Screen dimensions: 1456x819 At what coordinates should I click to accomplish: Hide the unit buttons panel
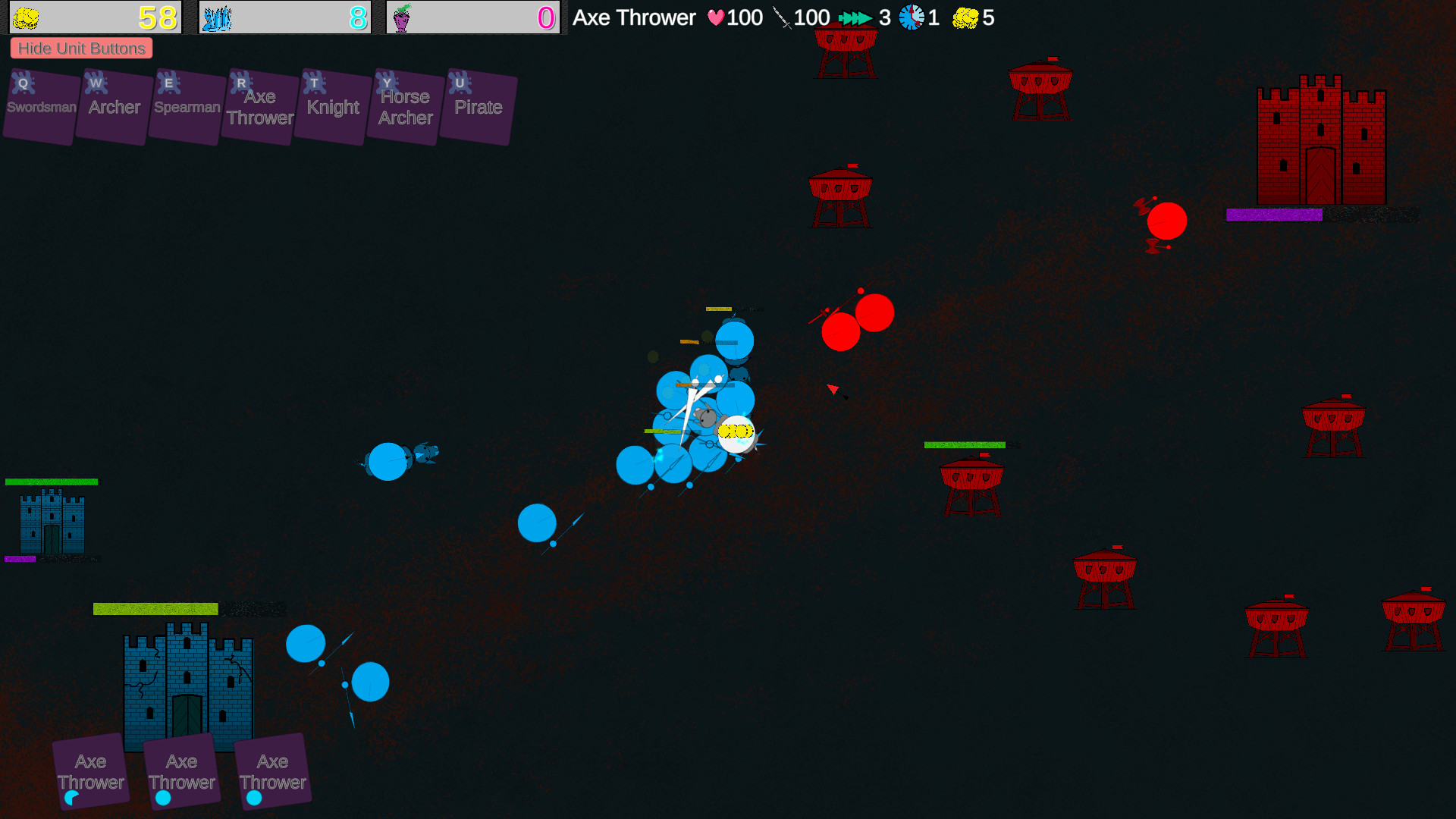point(81,48)
